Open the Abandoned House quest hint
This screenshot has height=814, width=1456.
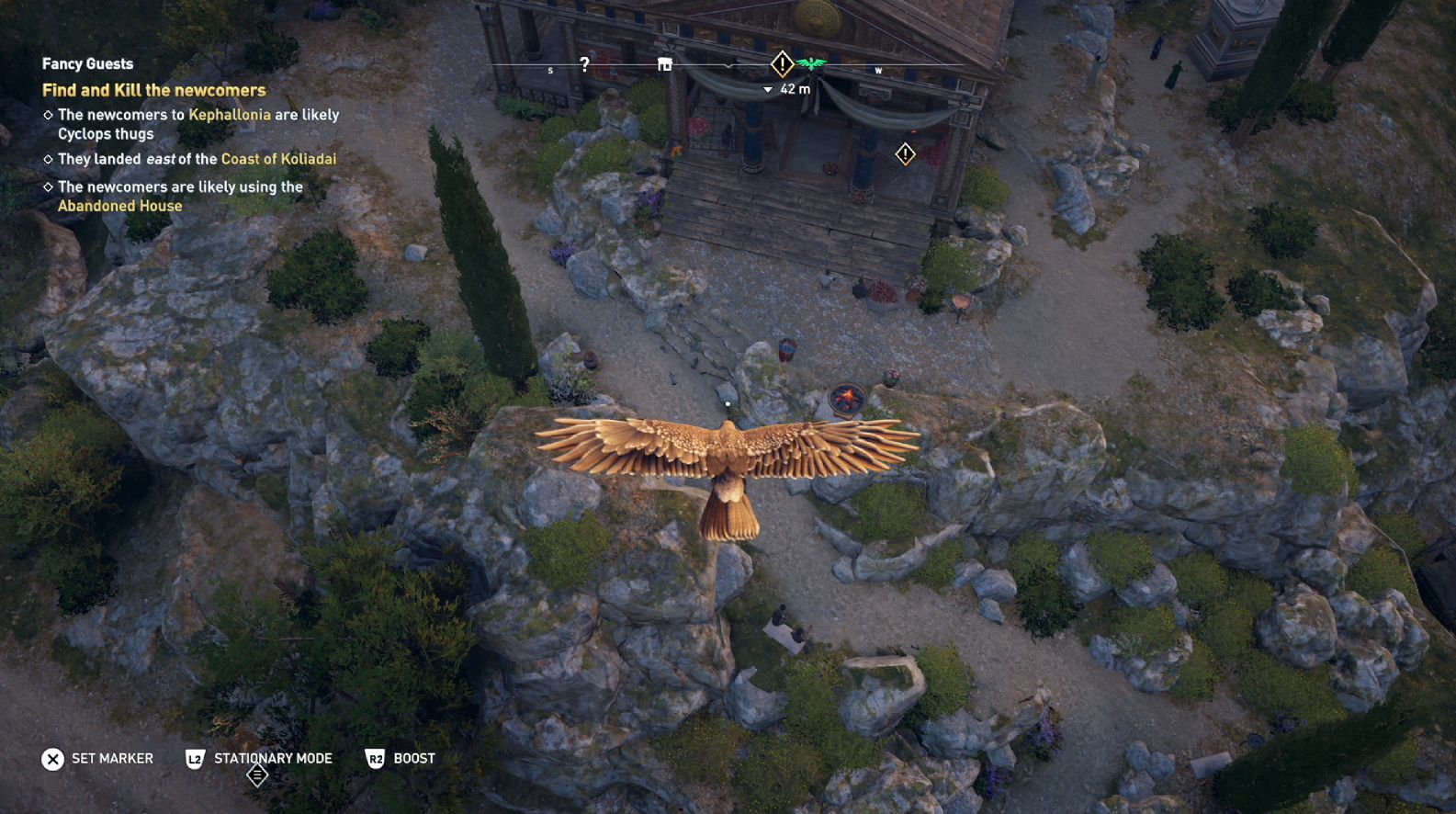pyautogui.click(x=119, y=206)
